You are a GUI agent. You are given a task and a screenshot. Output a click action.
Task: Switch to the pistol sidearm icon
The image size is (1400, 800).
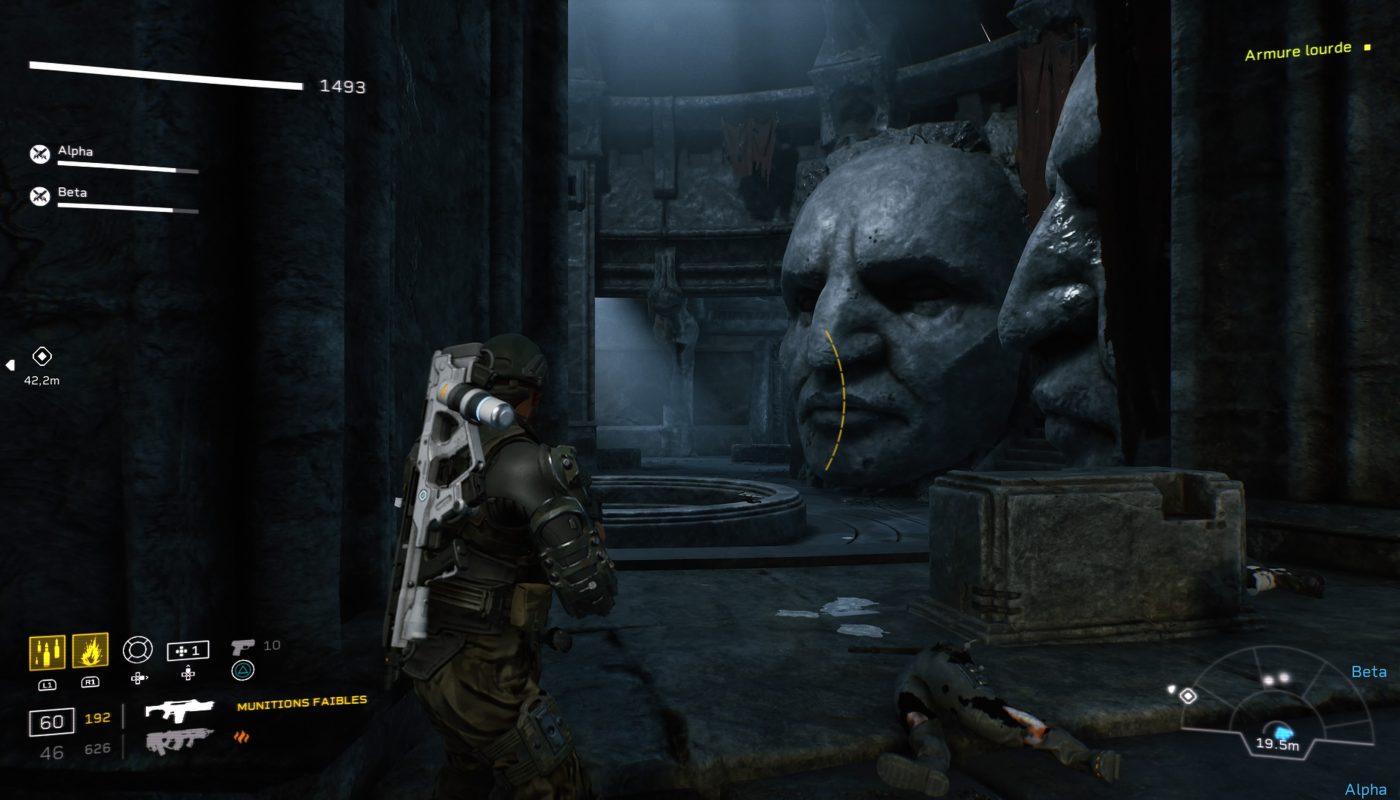click(242, 647)
